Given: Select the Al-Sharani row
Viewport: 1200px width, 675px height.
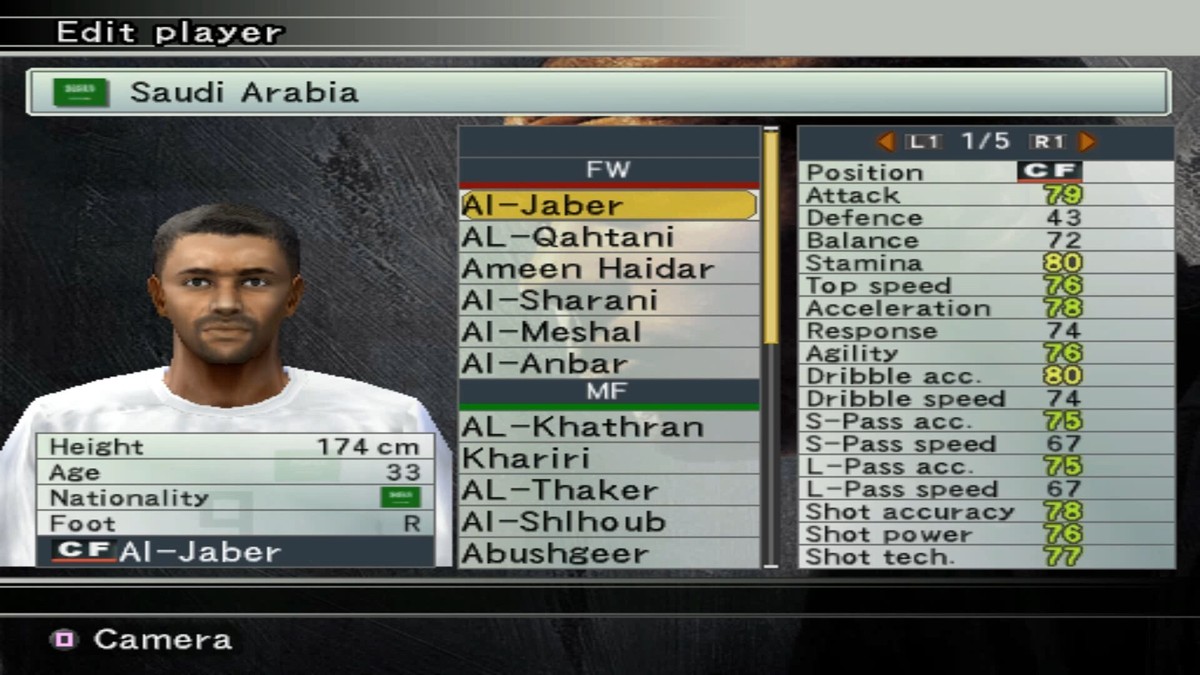Looking at the screenshot, I should [608, 301].
